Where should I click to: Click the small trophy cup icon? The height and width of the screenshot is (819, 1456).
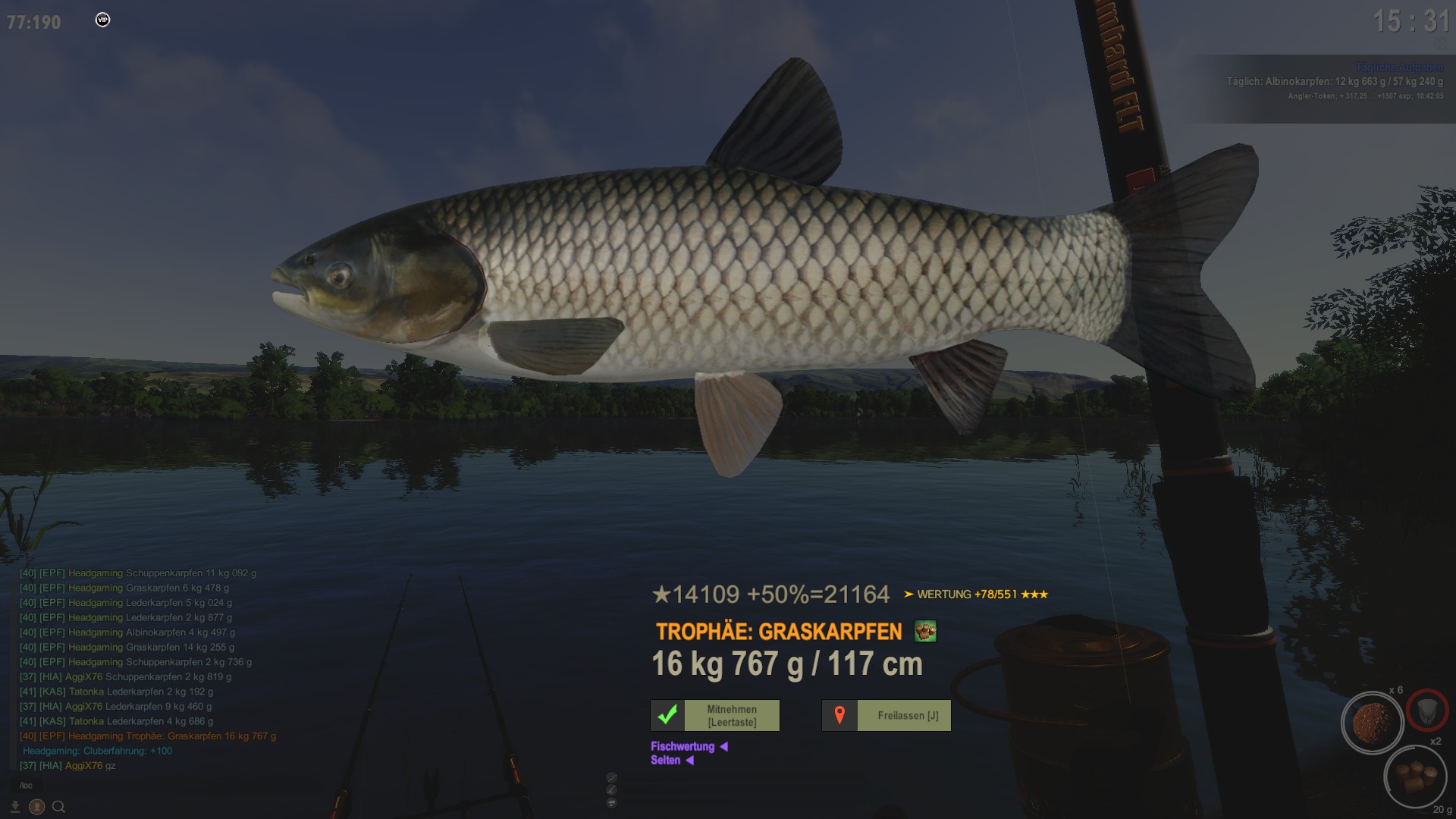(x=611, y=803)
